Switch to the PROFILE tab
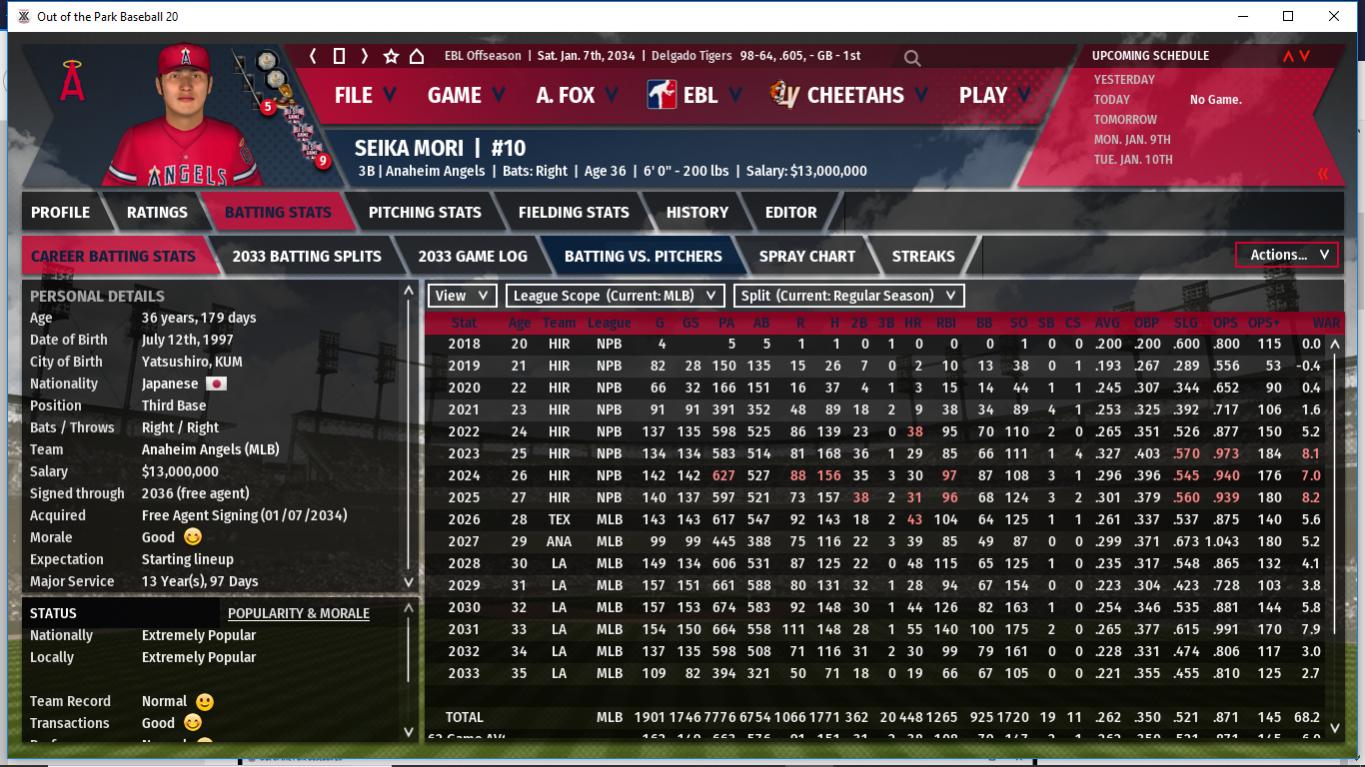This screenshot has width=1365, height=767. point(60,212)
